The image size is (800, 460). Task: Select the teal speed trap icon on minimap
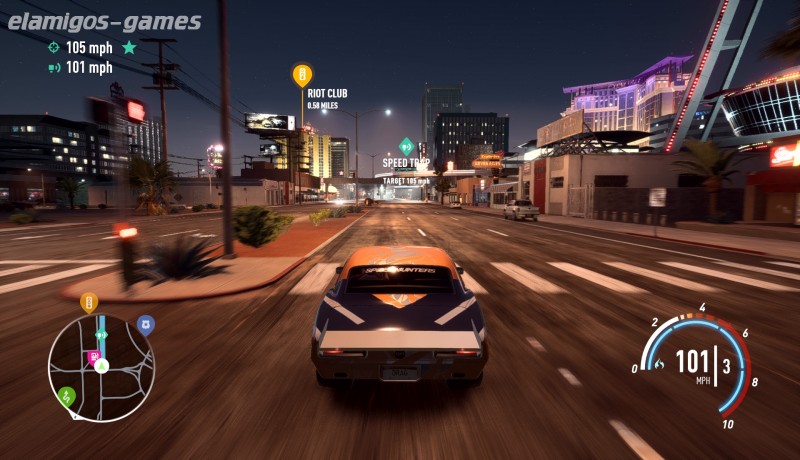coord(101,336)
